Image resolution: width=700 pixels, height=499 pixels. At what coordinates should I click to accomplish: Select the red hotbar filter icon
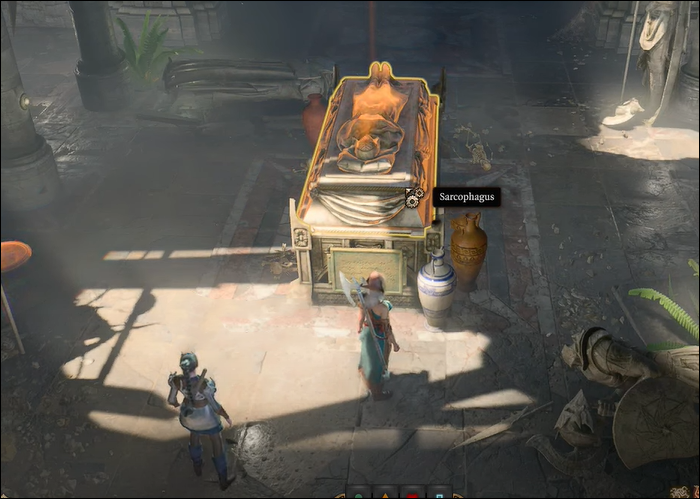click(413, 494)
